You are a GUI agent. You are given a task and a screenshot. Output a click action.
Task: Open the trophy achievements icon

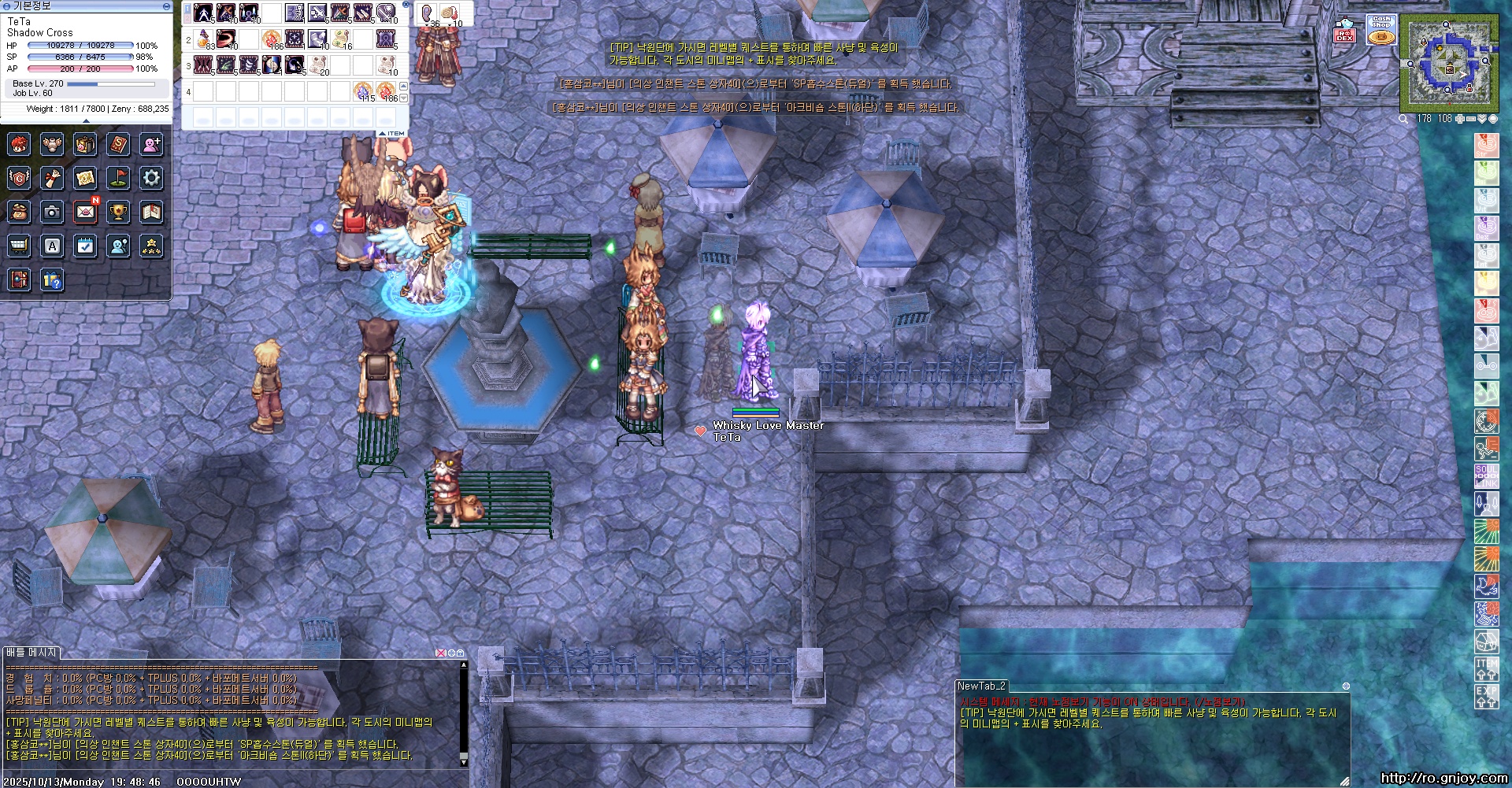tap(118, 212)
